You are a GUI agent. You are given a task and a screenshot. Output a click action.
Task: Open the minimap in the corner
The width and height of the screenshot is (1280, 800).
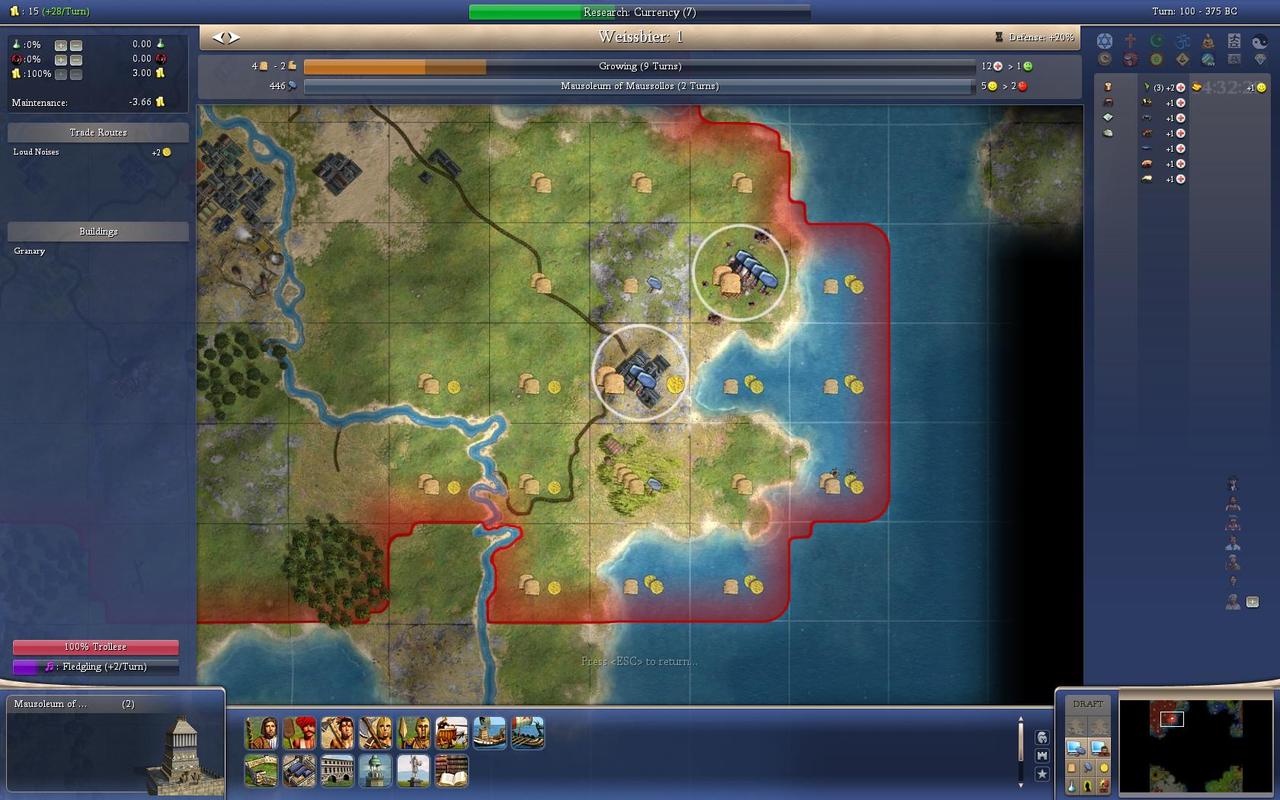[1195, 746]
